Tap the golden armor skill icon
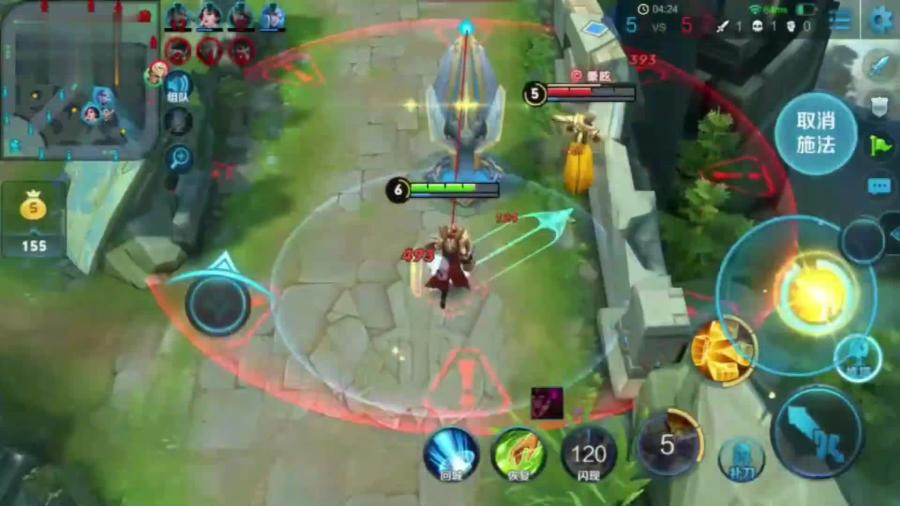 [722, 351]
